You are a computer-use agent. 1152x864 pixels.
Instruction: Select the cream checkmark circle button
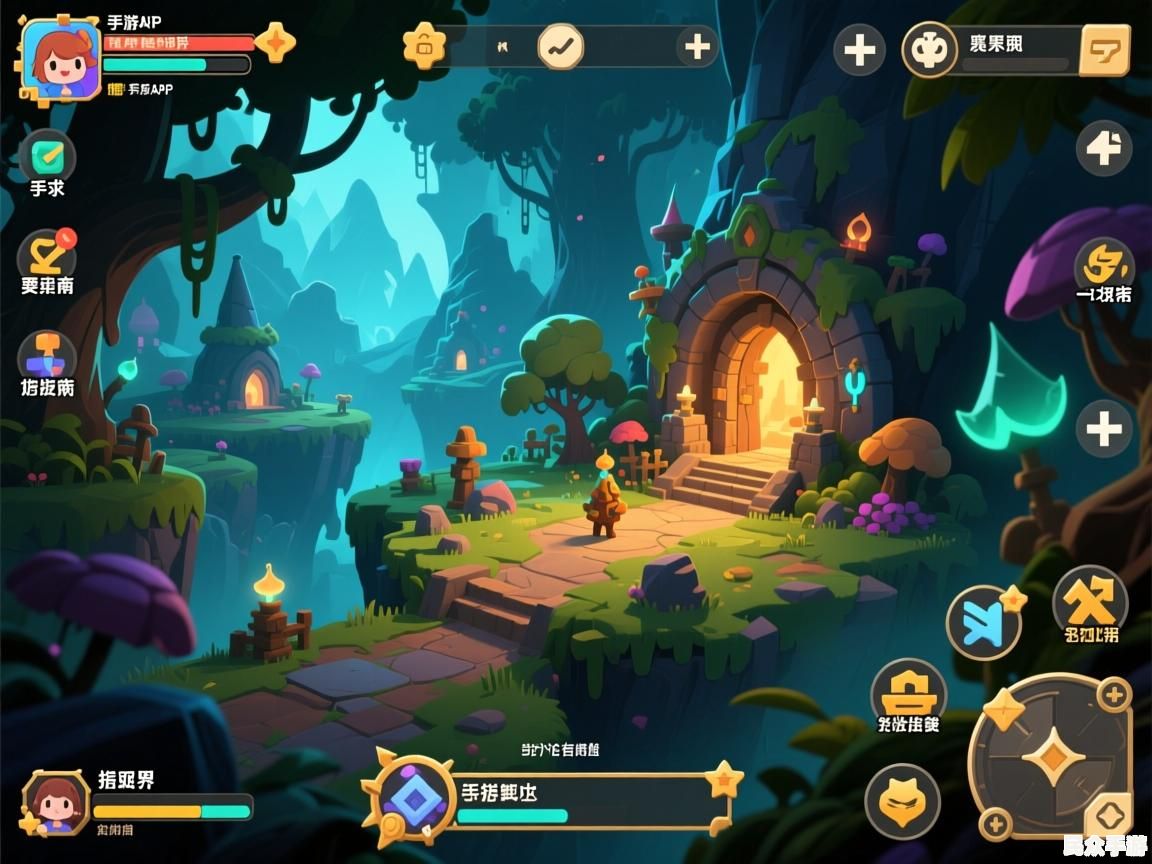click(x=560, y=46)
